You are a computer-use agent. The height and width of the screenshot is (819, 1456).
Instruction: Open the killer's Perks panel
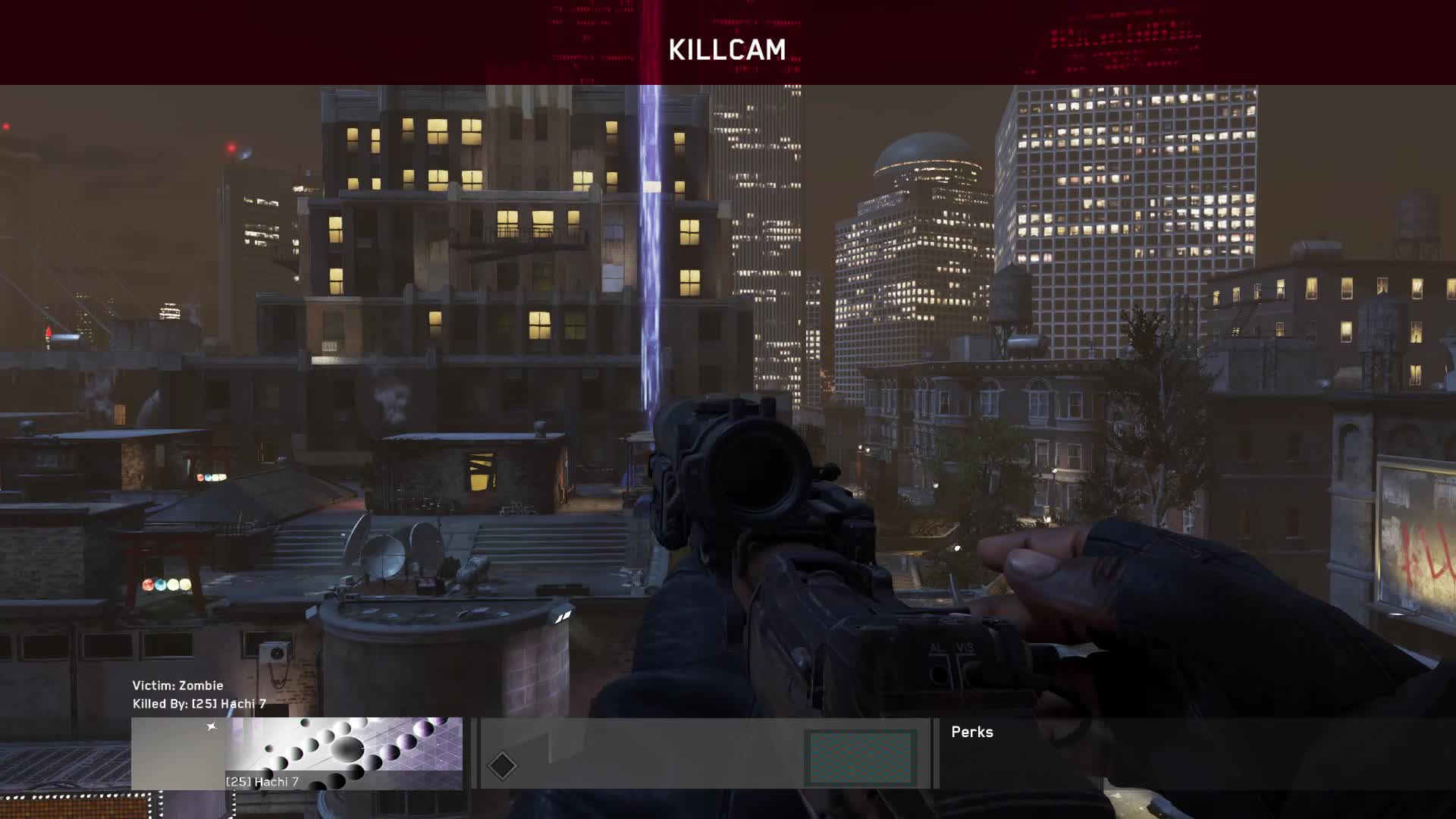(x=971, y=733)
